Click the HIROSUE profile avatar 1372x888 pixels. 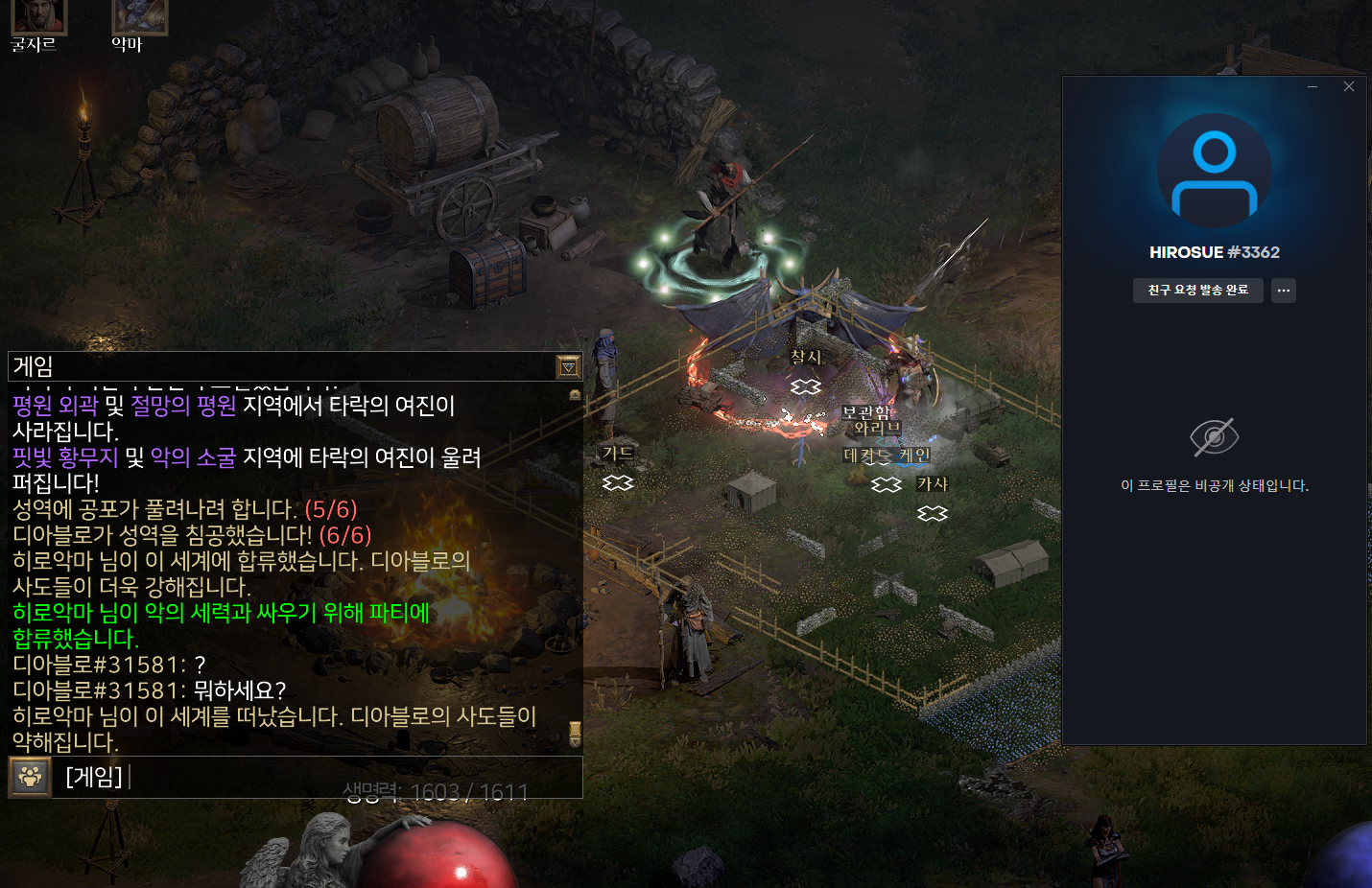(1214, 172)
